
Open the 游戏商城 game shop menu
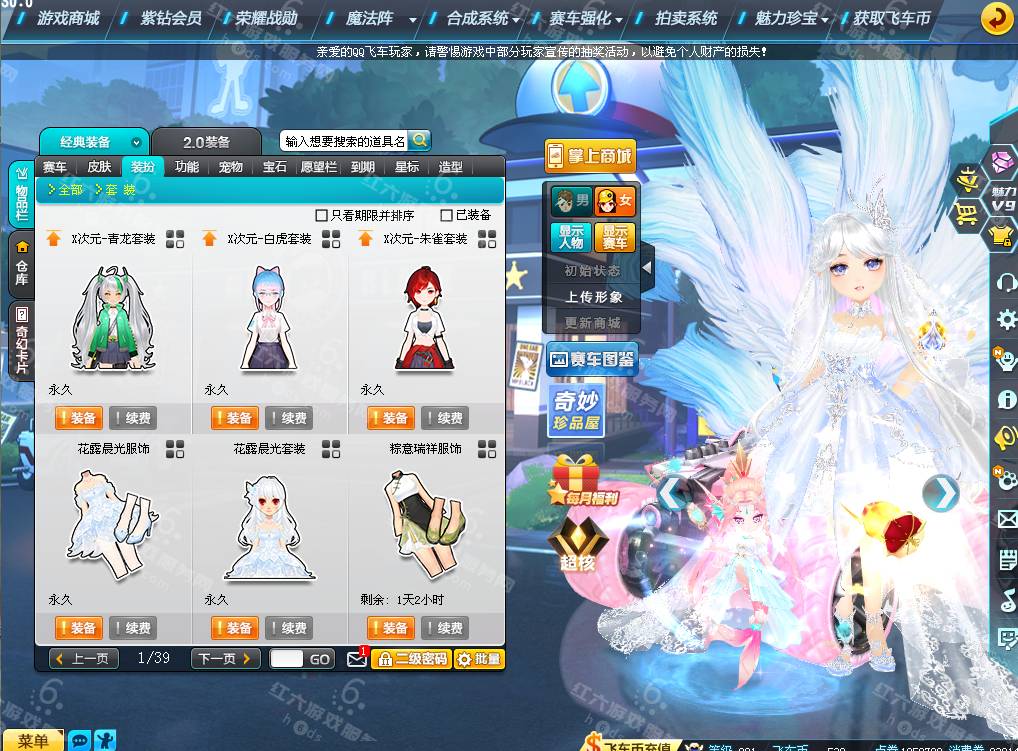click(68, 18)
